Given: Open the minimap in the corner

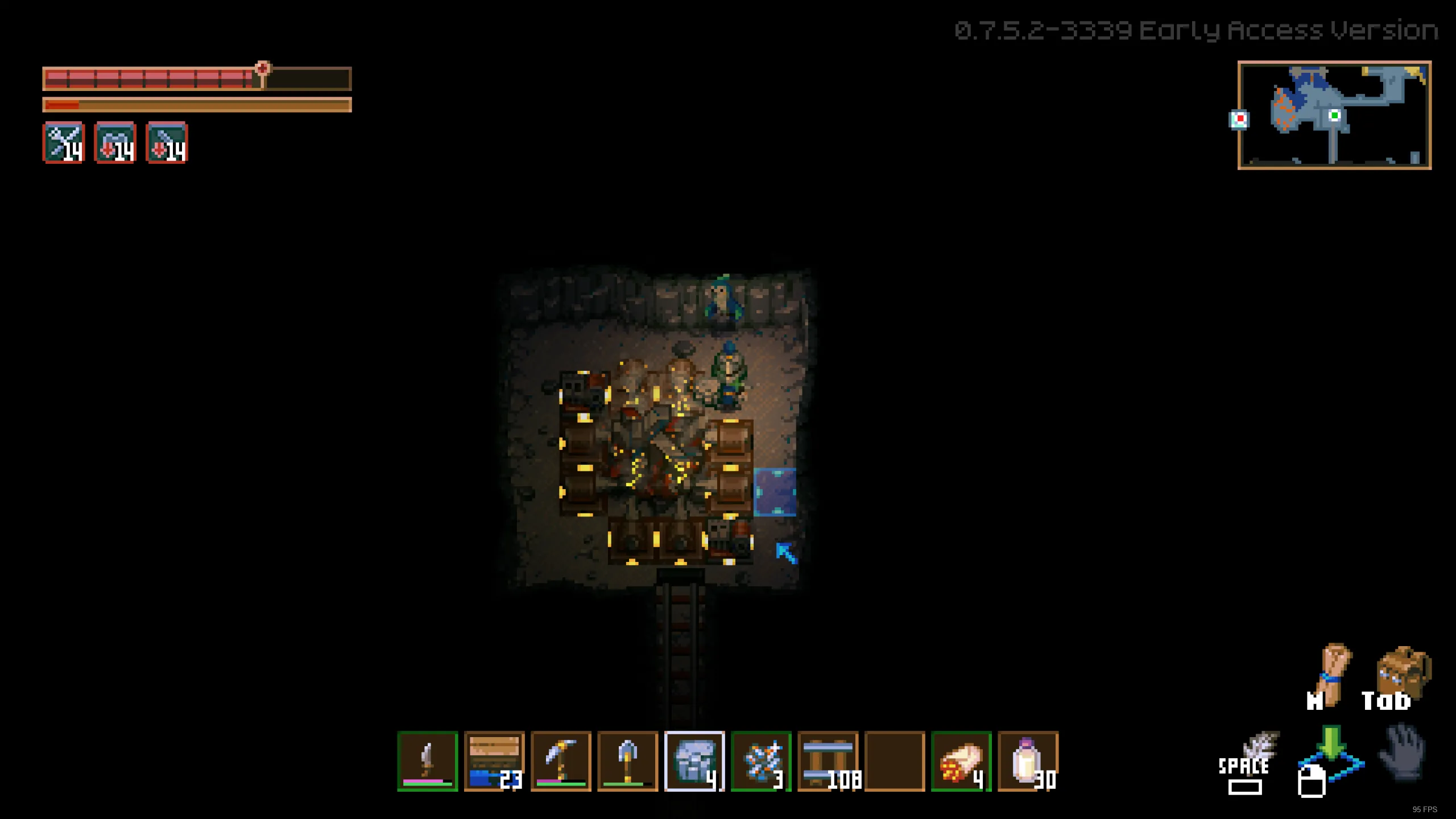Looking at the screenshot, I should click(x=1334, y=115).
